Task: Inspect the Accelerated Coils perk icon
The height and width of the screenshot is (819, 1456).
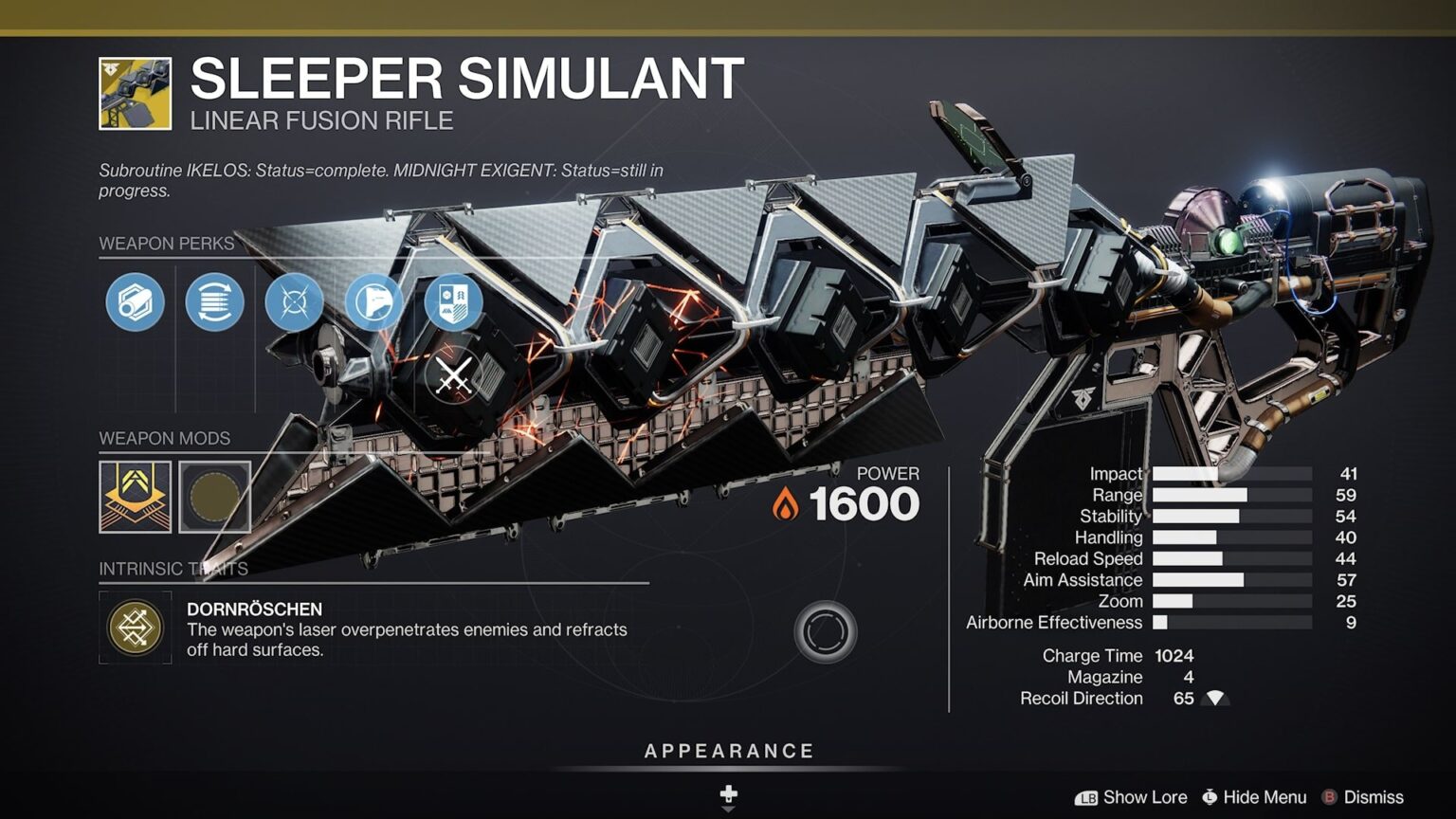Action: click(213, 302)
